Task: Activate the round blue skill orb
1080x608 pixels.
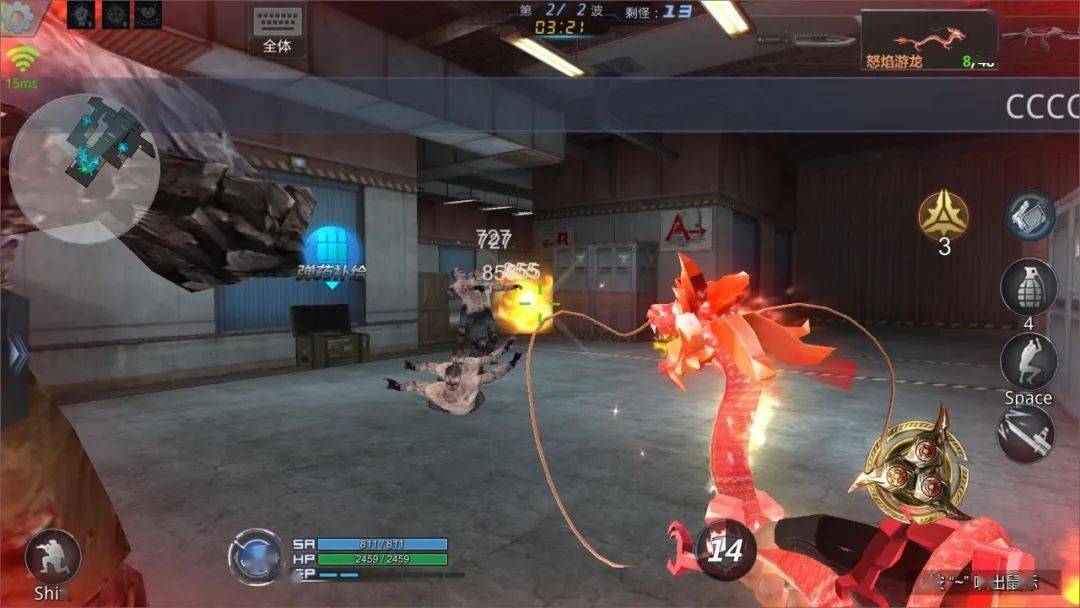Action: [x=257, y=555]
